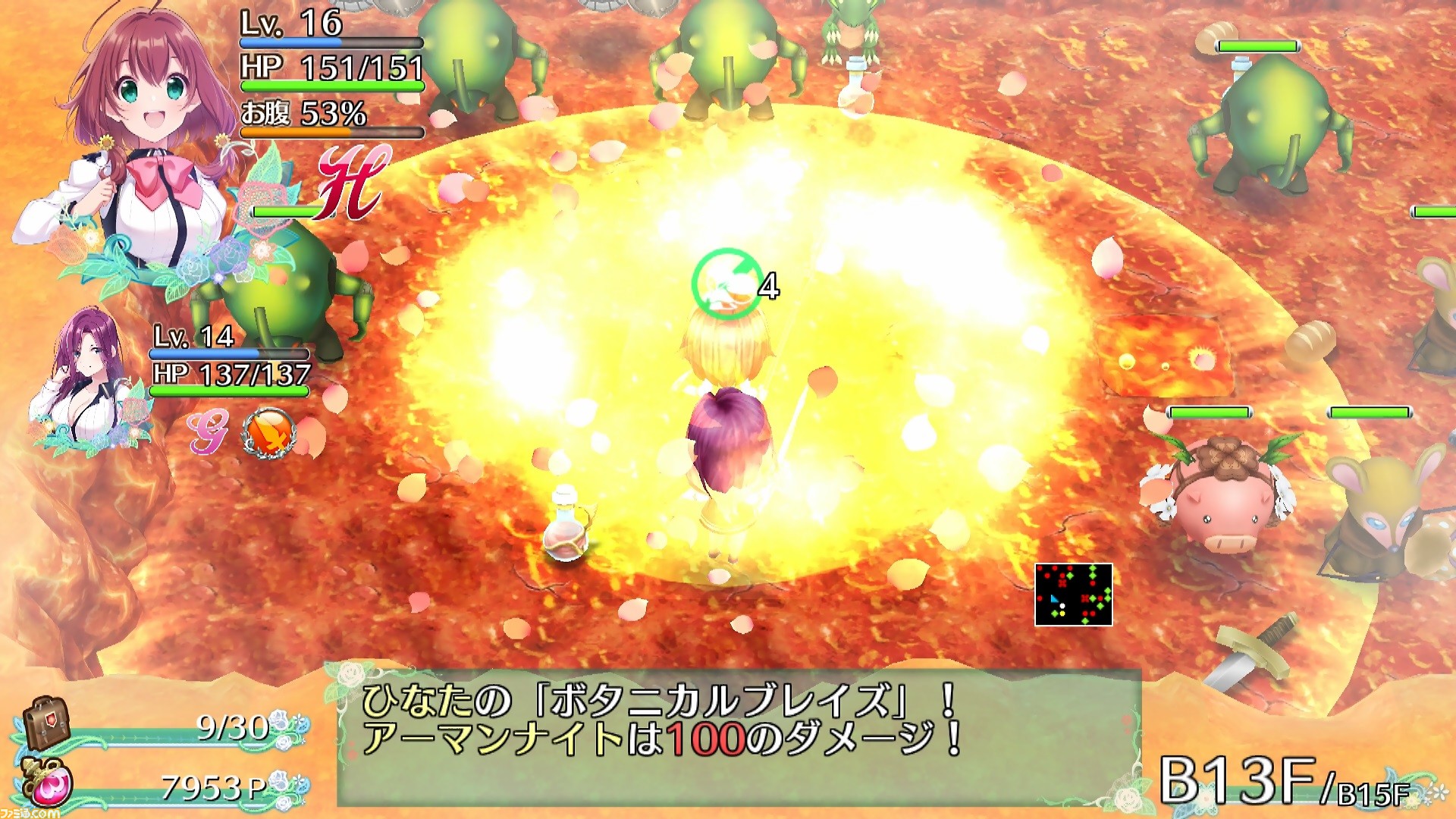Click the pink G rank emblem
Screen dimensions: 1456x819
tap(208, 434)
